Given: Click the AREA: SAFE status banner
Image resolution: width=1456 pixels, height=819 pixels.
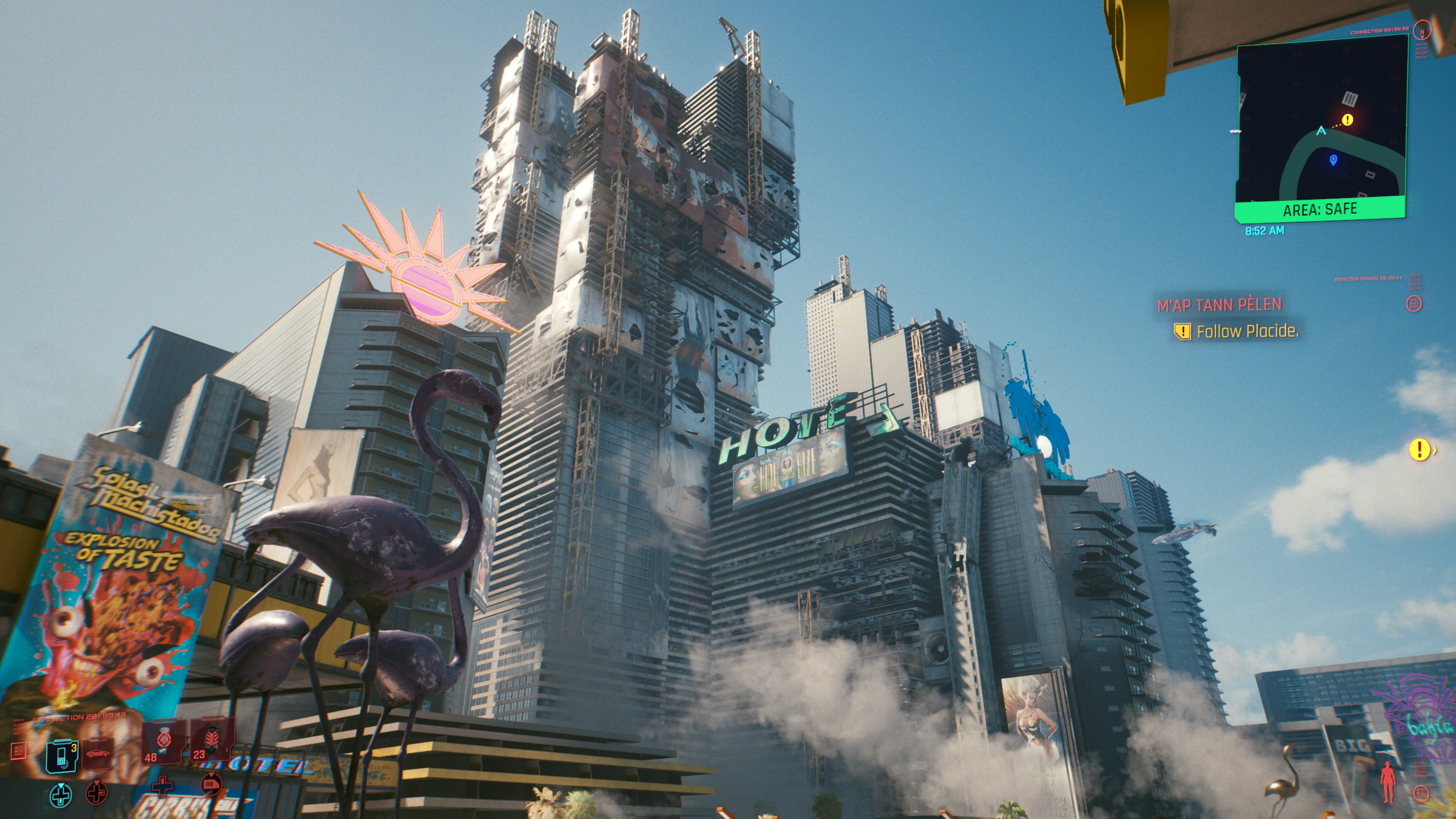Looking at the screenshot, I should (x=1319, y=210).
